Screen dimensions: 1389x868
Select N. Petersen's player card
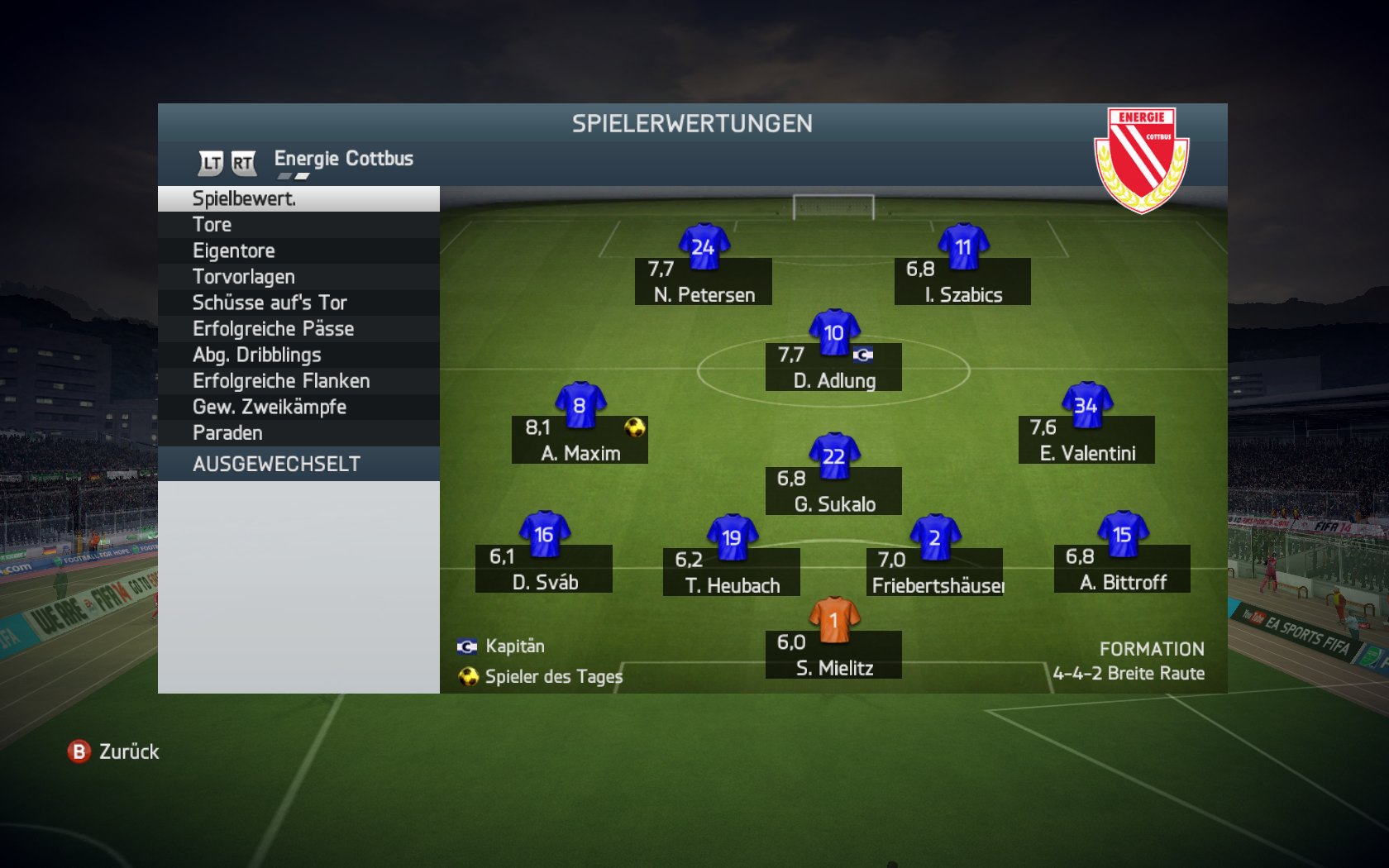point(704,281)
